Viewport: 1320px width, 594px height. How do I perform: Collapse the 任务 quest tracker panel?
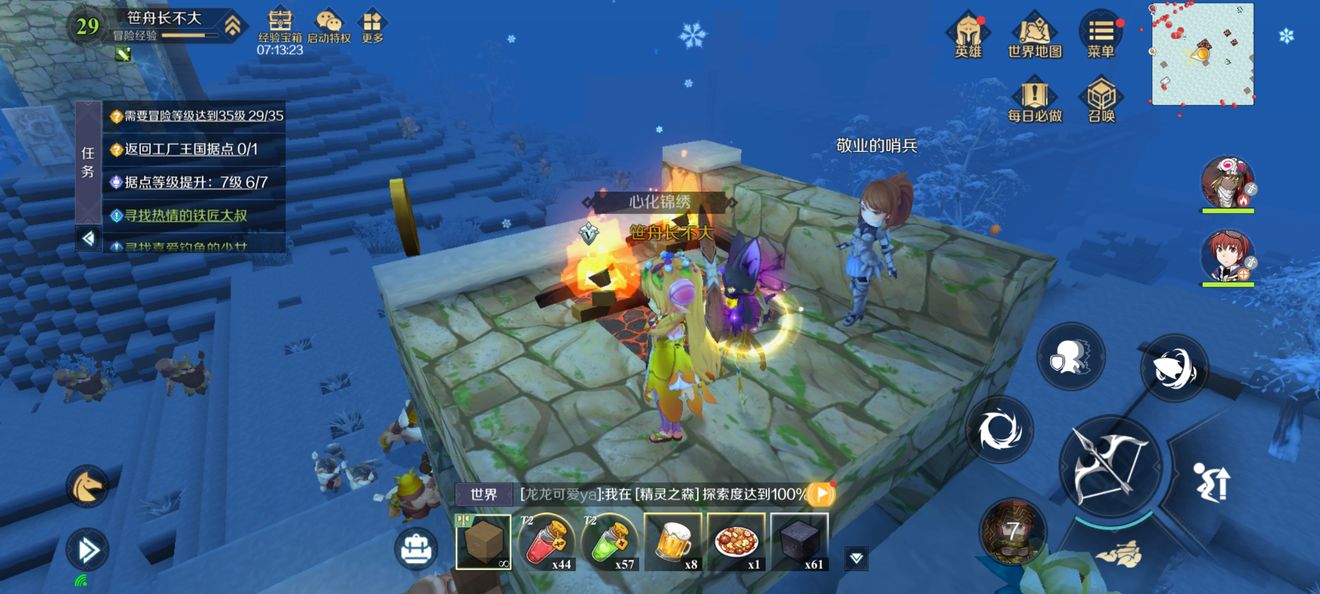pyautogui.click(x=88, y=238)
